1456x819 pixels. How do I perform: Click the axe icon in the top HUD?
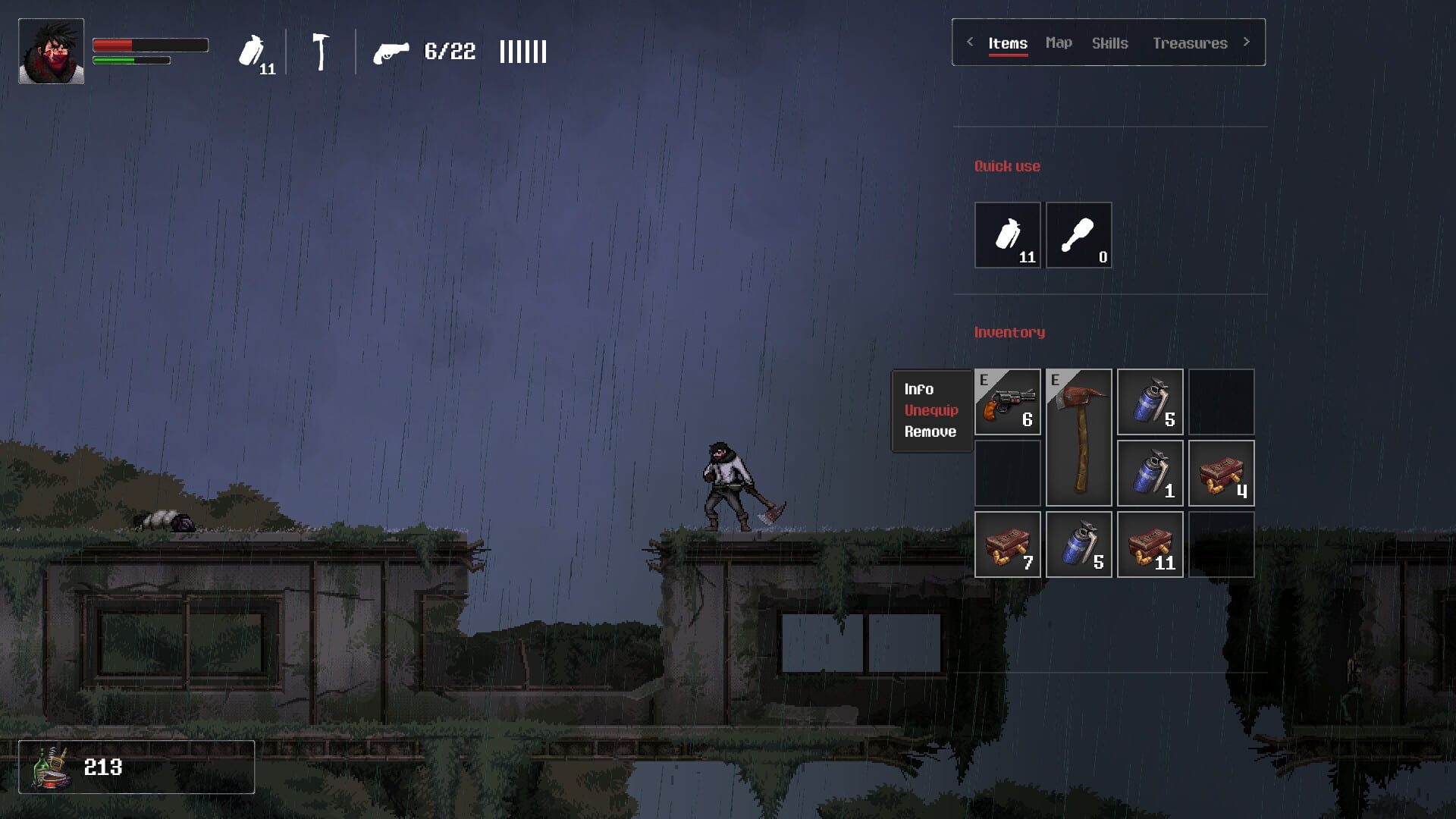point(322,52)
